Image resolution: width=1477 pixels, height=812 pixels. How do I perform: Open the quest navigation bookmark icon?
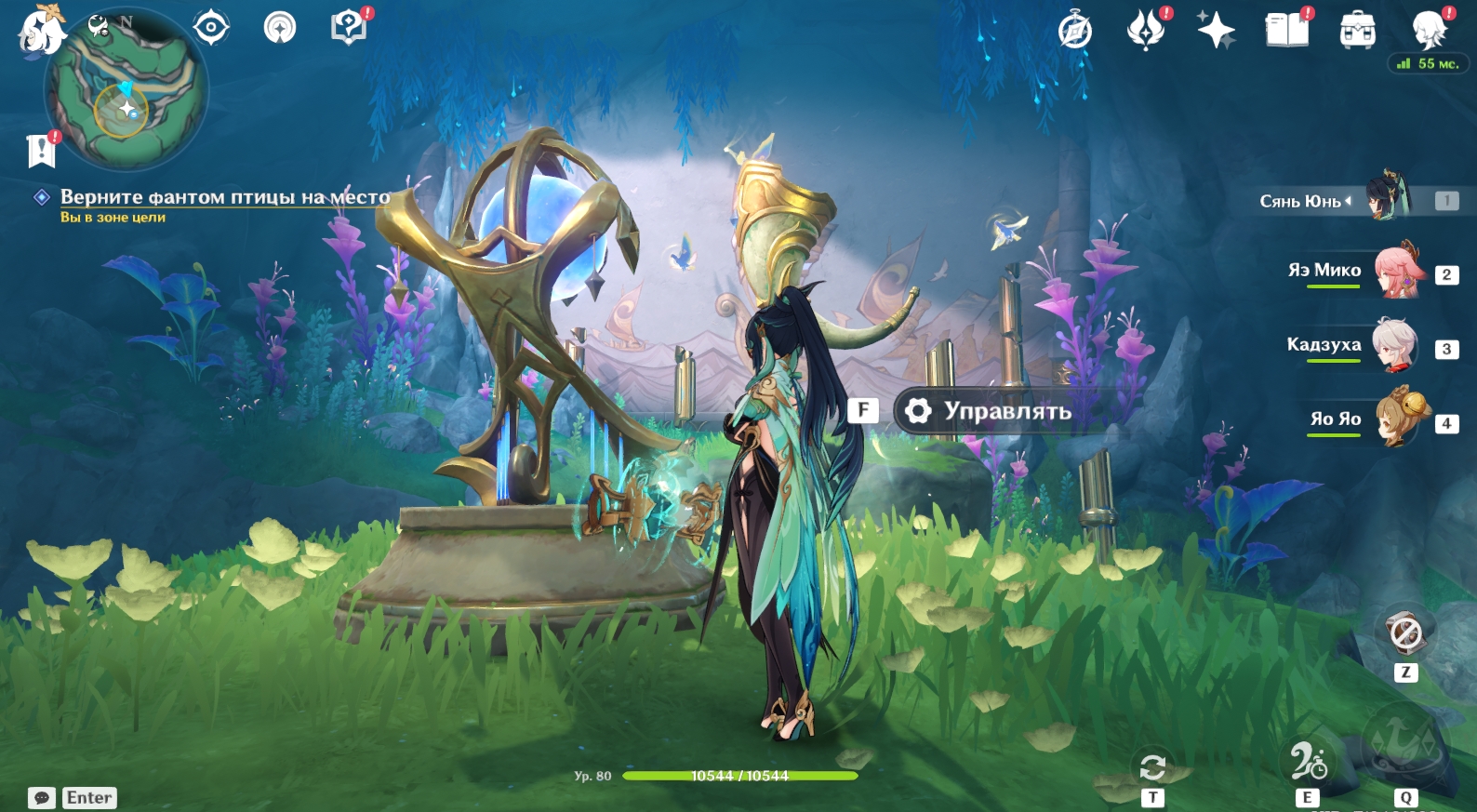[x=41, y=150]
